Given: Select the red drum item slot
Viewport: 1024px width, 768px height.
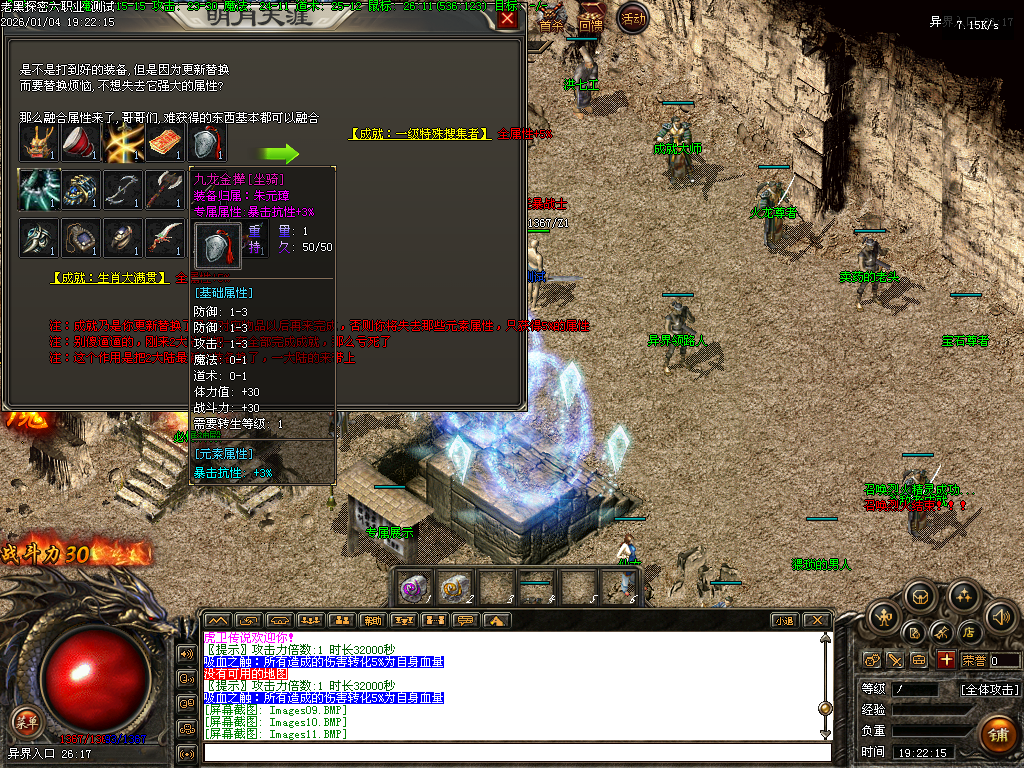Looking at the screenshot, I should click(x=81, y=143).
